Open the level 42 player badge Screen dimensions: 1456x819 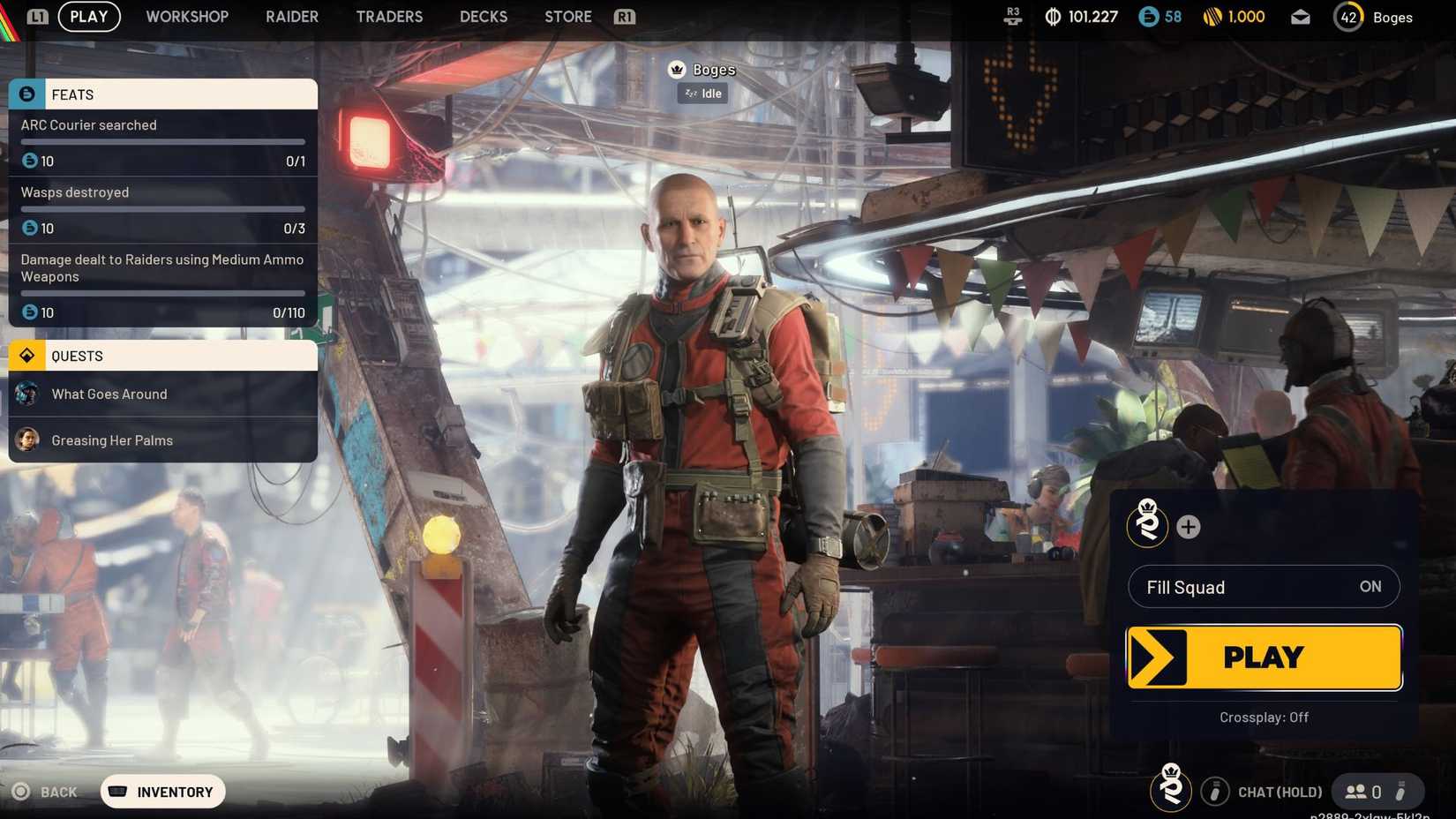point(1347,16)
